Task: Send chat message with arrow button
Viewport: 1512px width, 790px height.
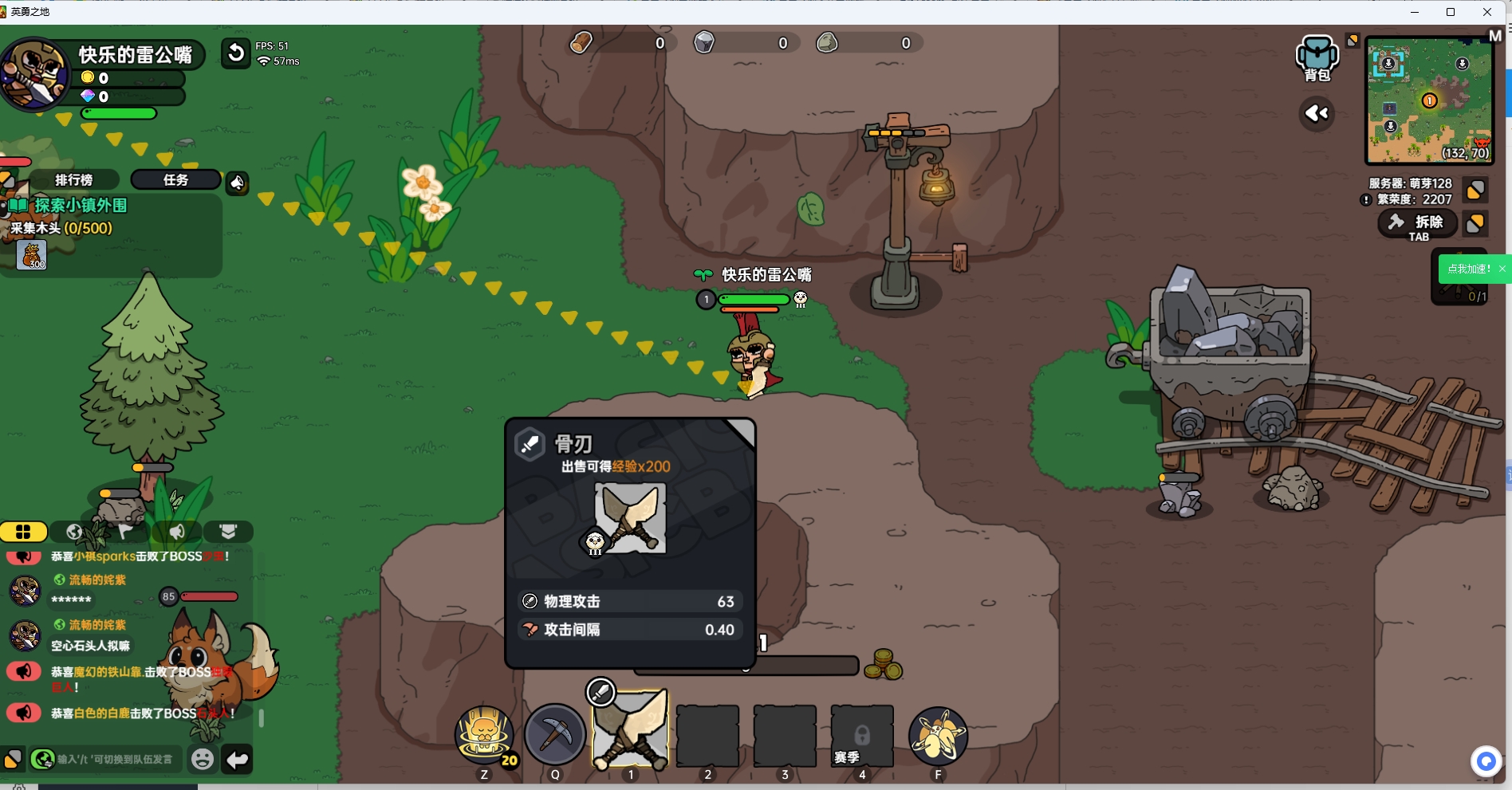Action: click(x=238, y=760)
